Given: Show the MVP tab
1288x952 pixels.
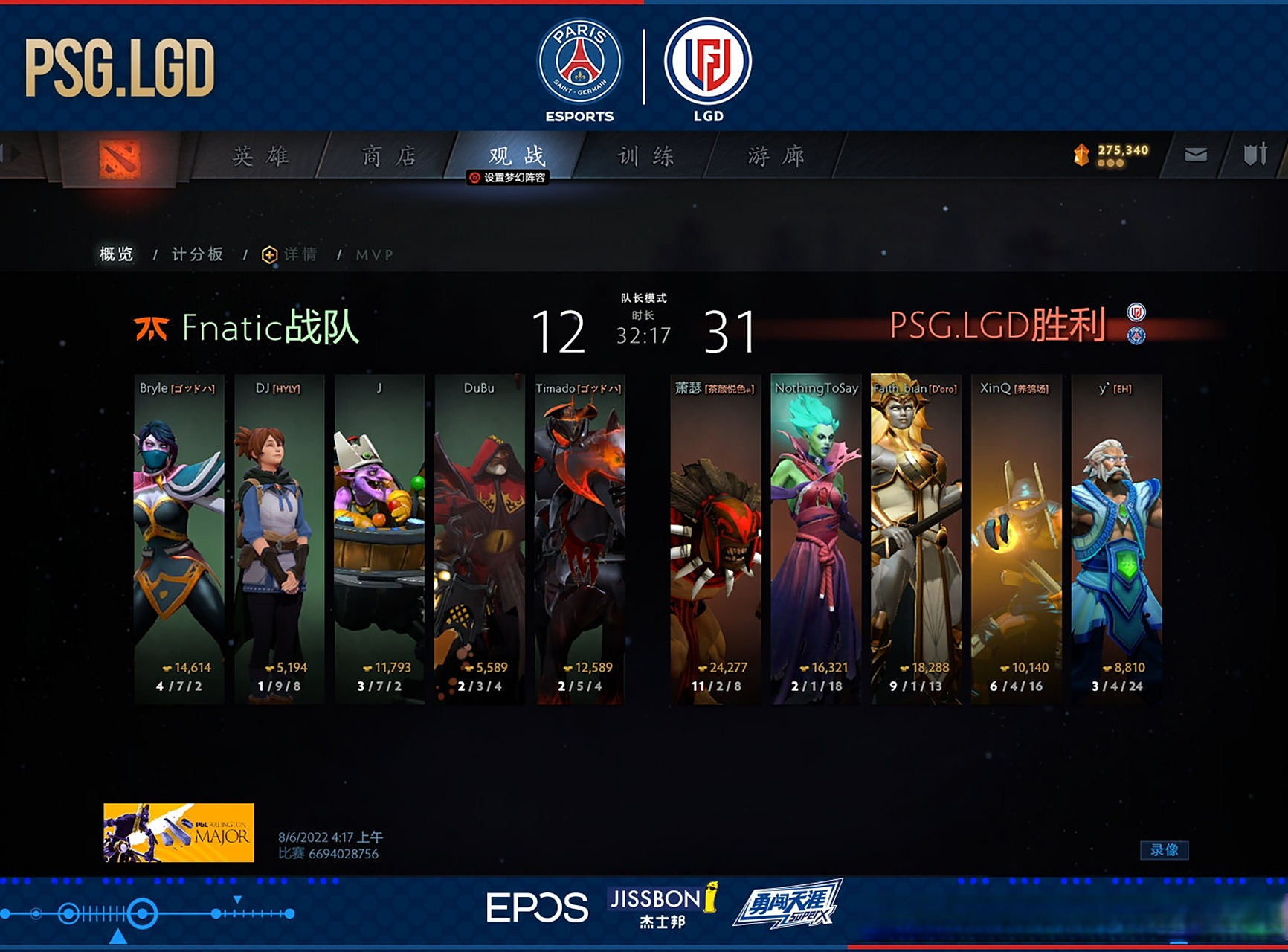Looking at the screenshot, I should click(374, 254).
